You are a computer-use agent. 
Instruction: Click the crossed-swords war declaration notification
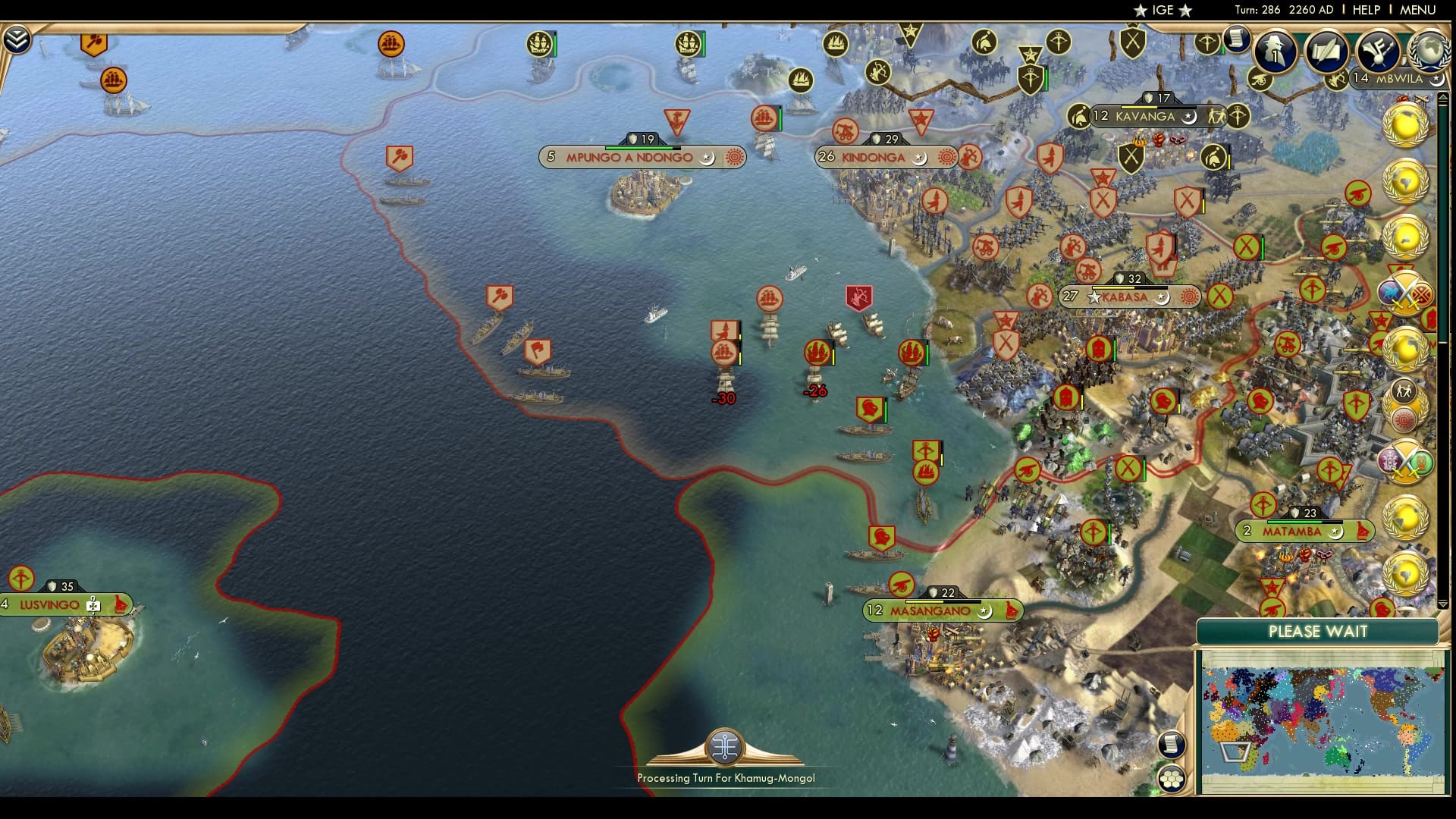[x=1405, y=292]
